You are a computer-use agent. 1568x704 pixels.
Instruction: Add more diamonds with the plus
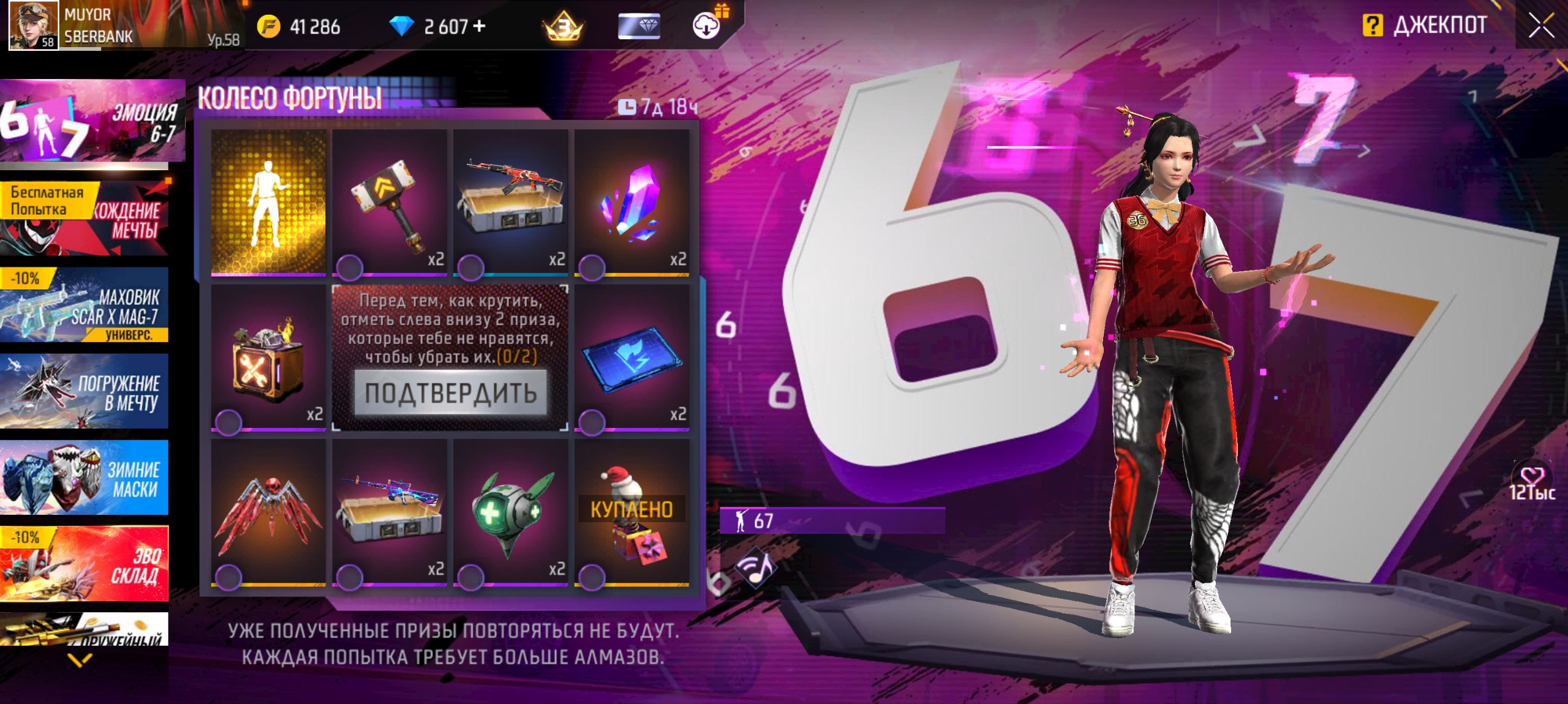point(480,26)
